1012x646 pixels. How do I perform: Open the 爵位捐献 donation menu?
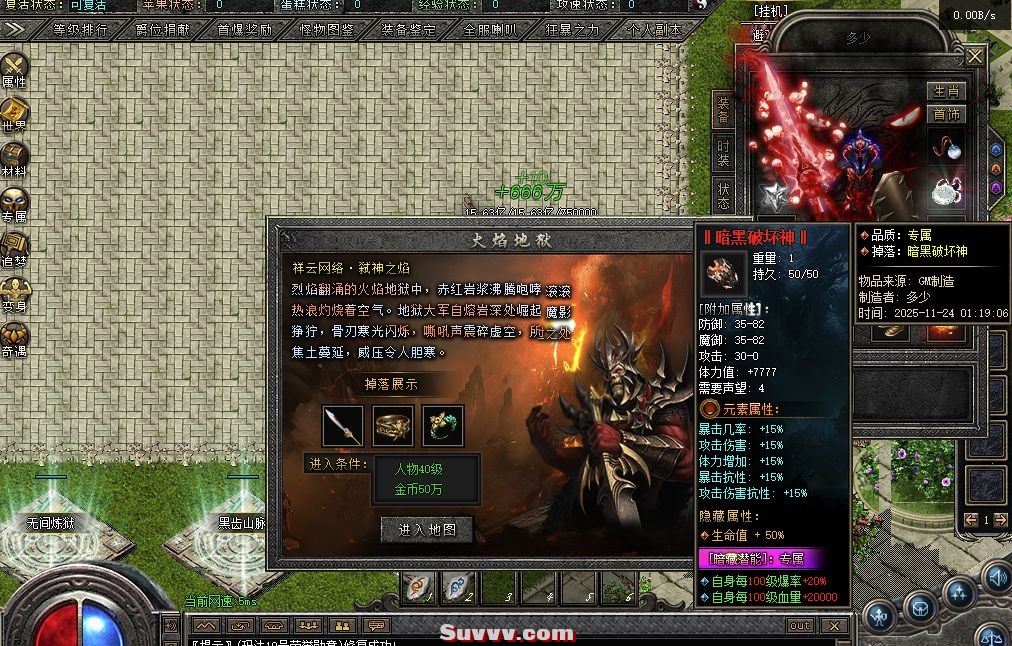pyautogui.click(x=162, y=30)
